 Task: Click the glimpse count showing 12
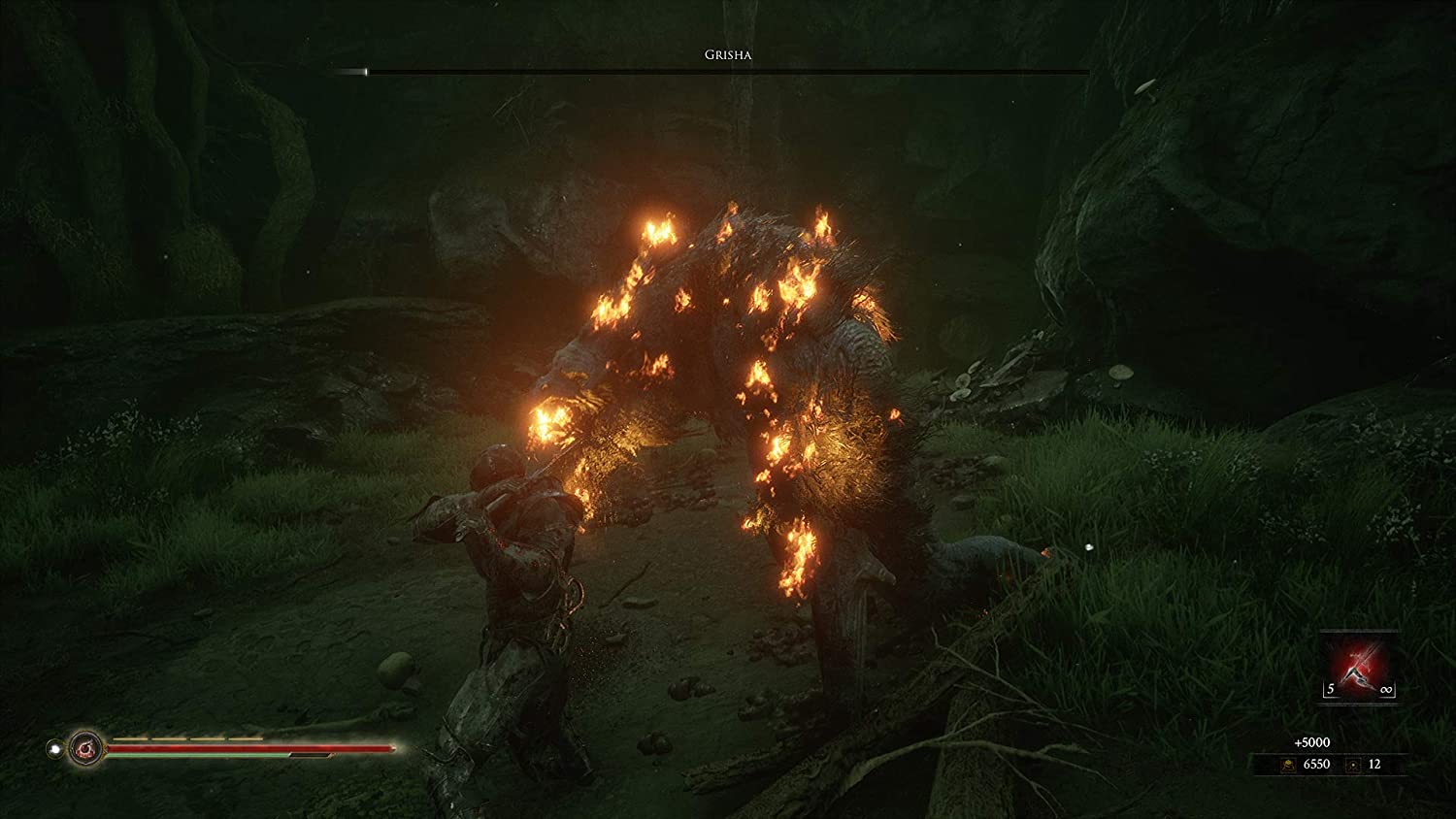point(1374,765)
